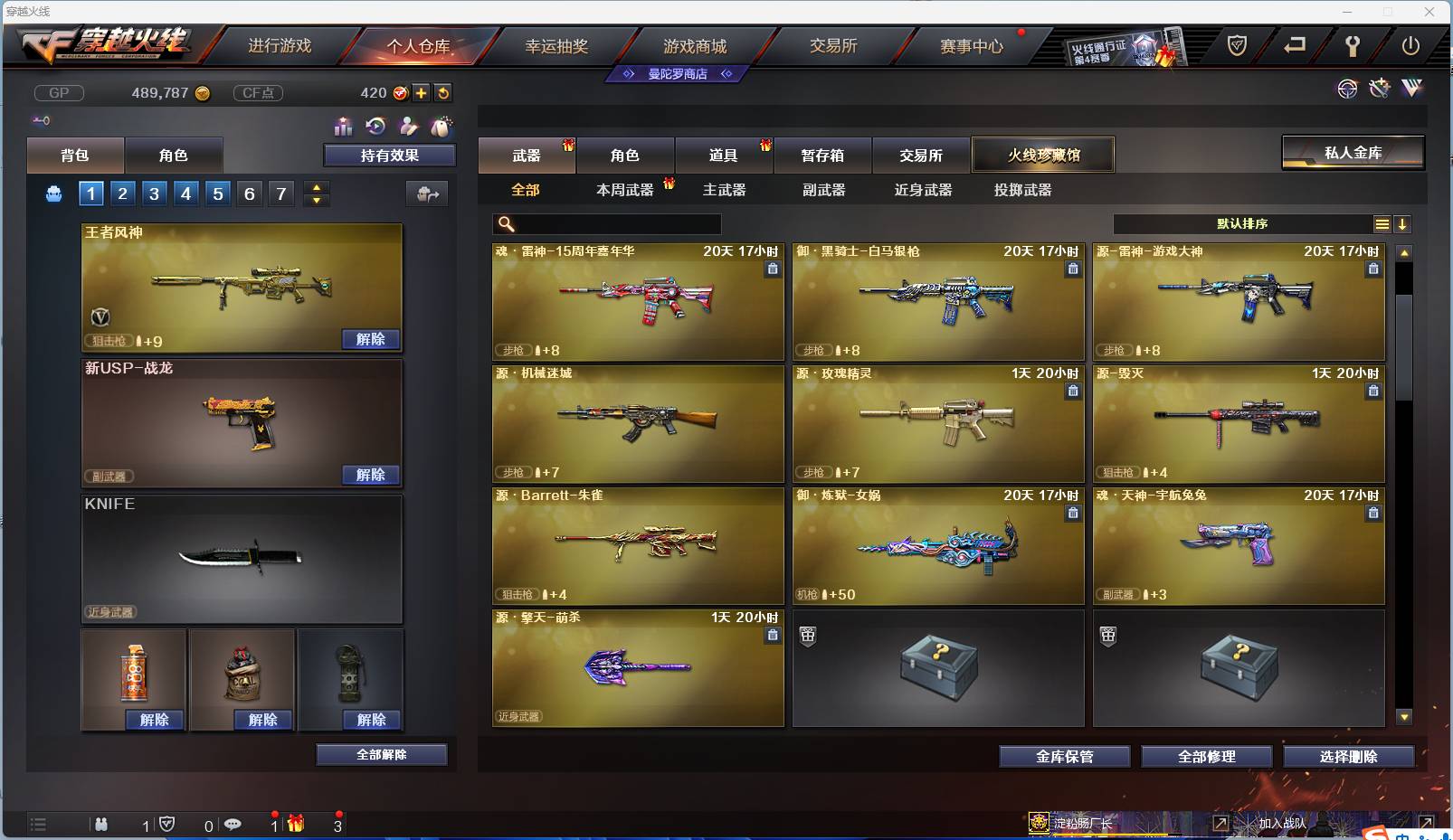
Task: Open the character edit icon above 持有效果
Action: coord(409,127)
